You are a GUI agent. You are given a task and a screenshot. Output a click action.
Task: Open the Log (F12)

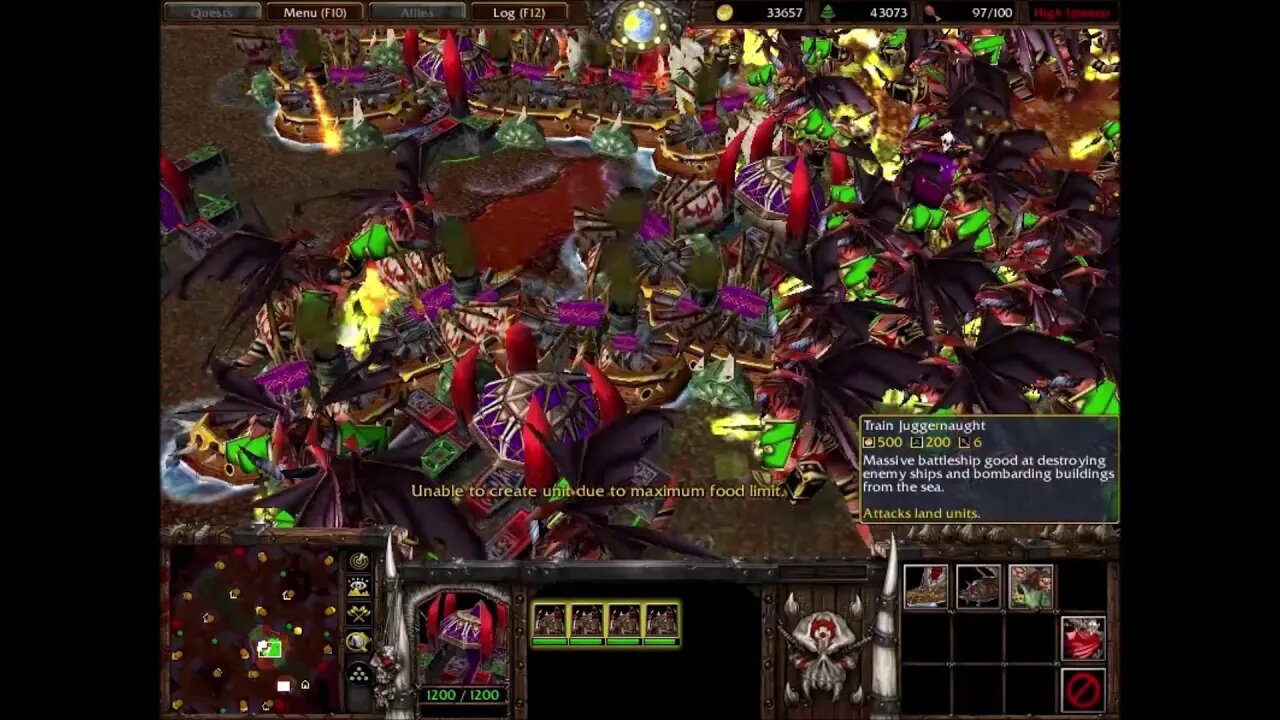[x=520, y=13]
